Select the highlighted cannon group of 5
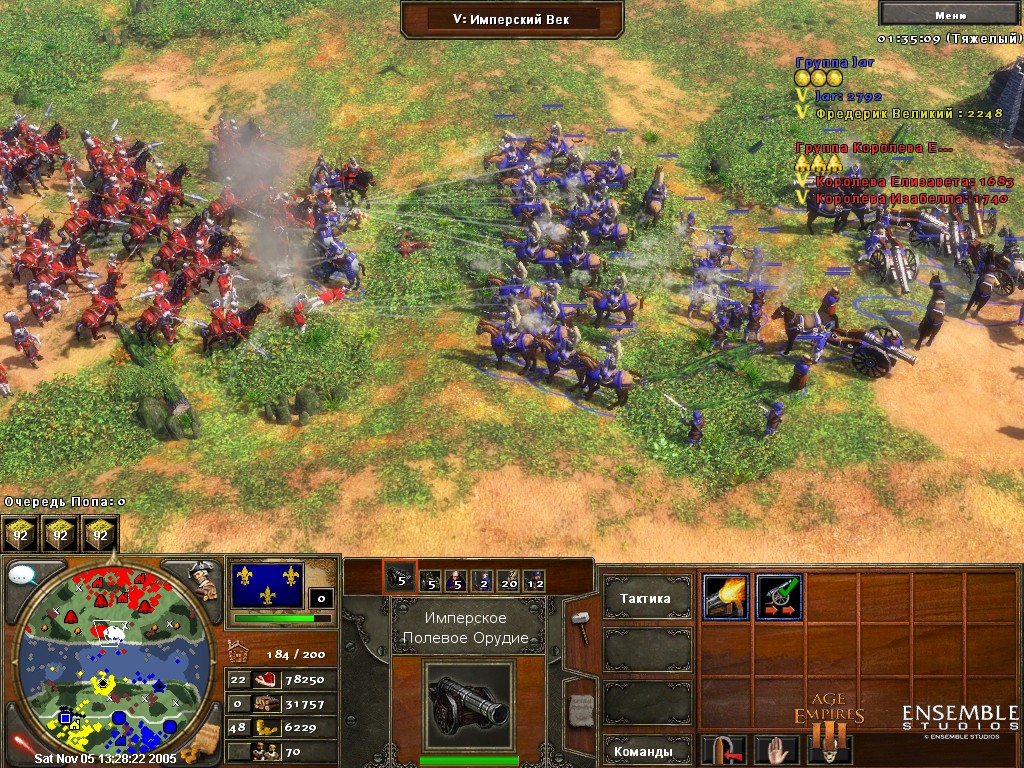Image resolution: width=1024 pixels, height=768 pixels. (399, 577)
